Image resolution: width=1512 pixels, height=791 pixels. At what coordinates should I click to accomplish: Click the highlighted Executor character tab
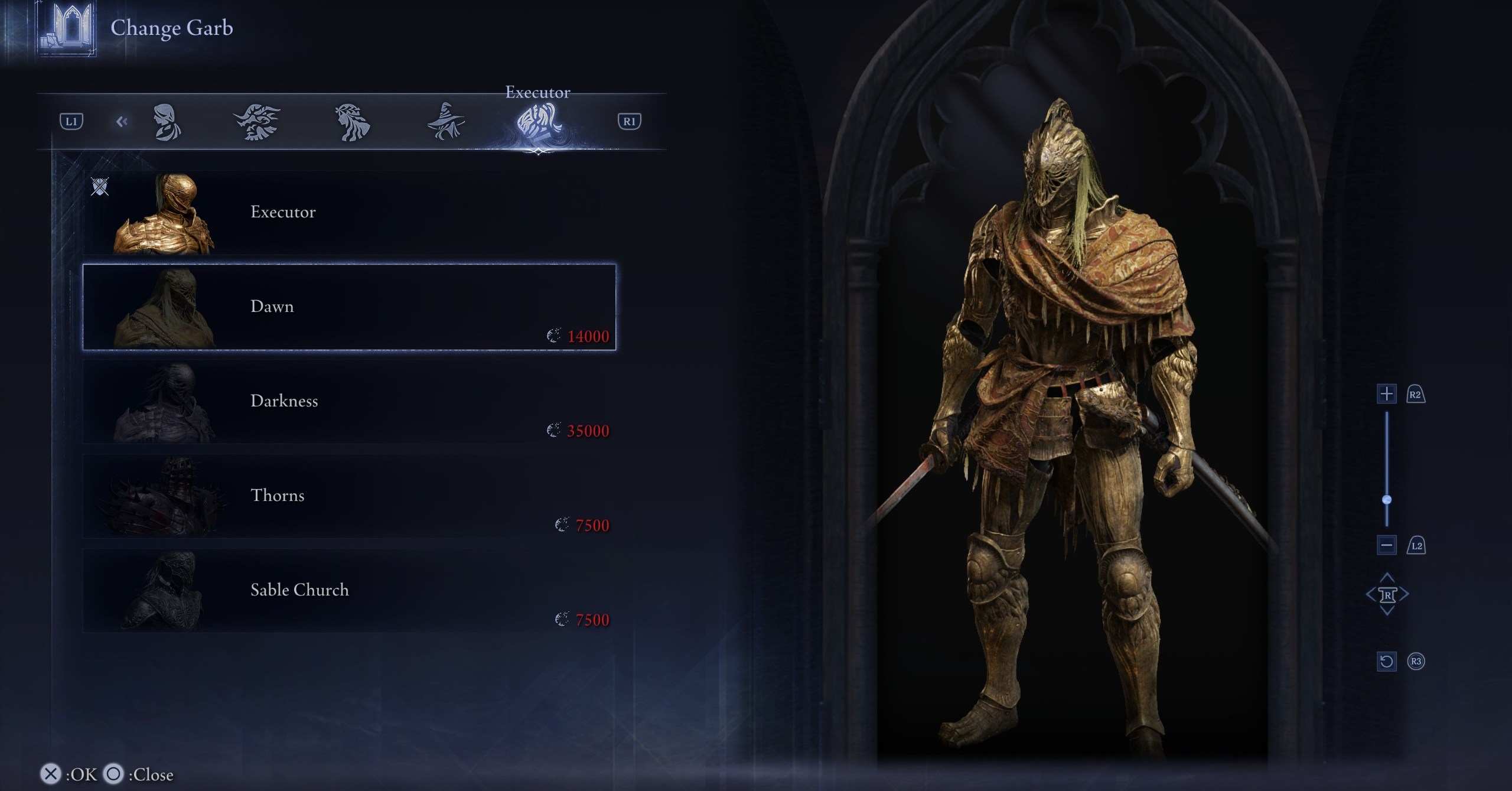pos(537,123)
